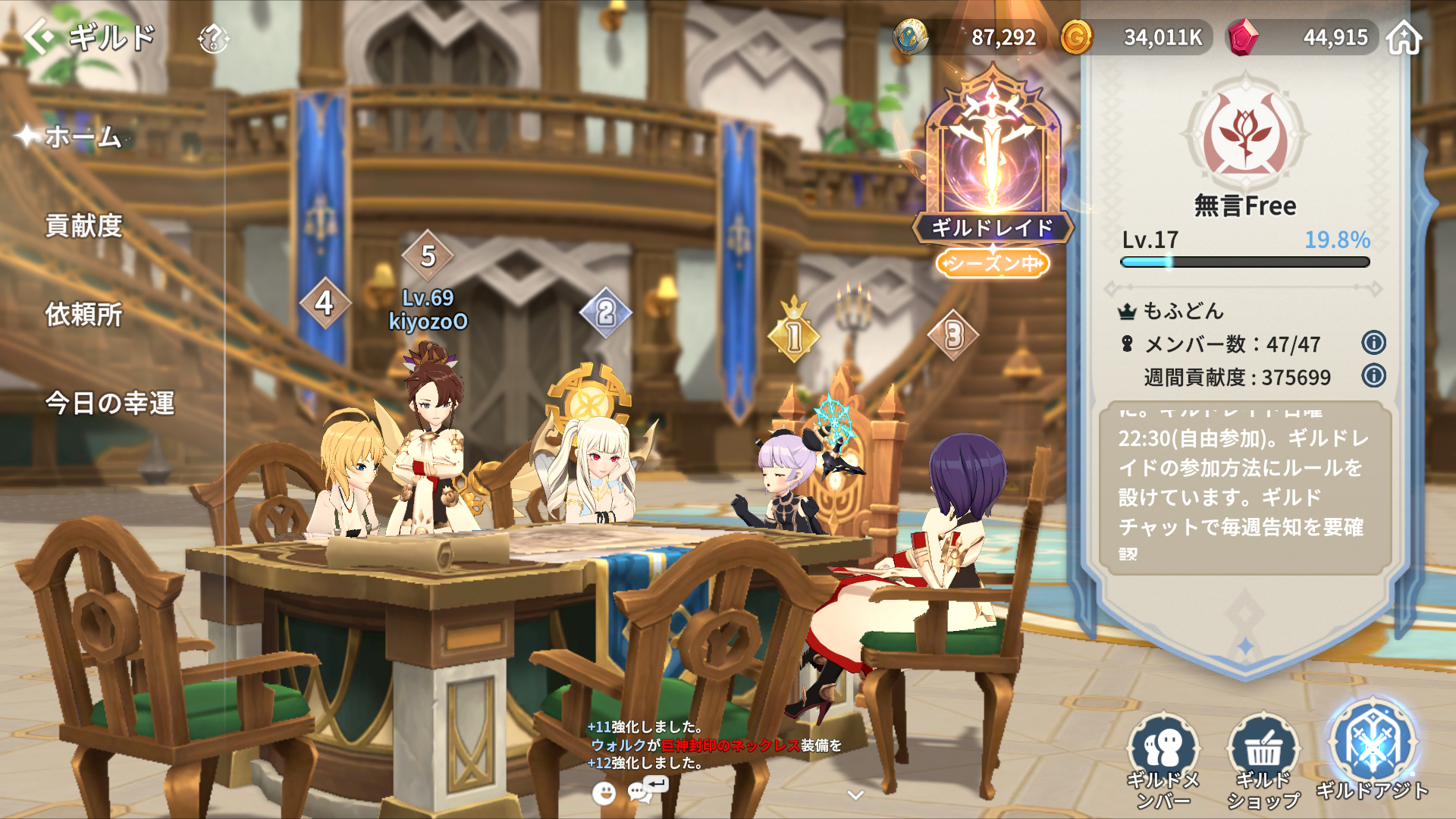Show info for メンバー数 member count
Image resolution: width=1456 pixels, height=819 pixels.
point(1373,344)
